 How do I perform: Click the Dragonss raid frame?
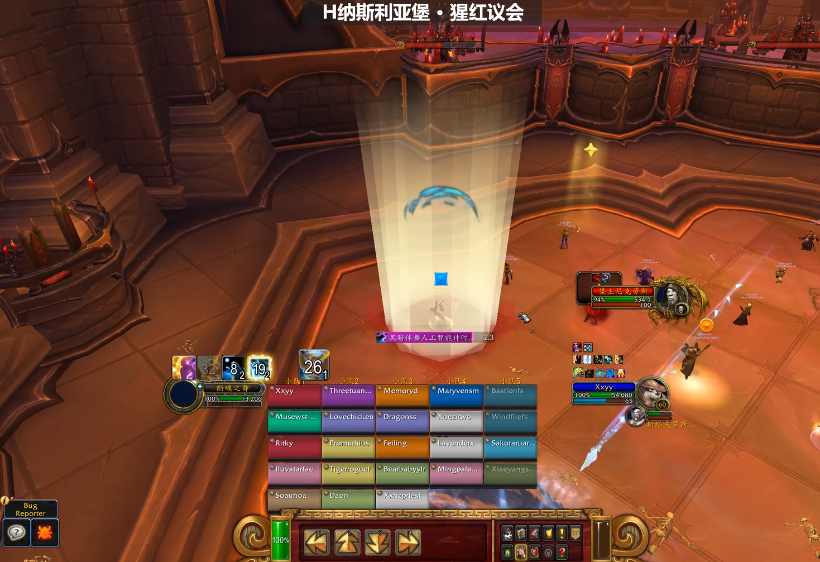[402, 421]
